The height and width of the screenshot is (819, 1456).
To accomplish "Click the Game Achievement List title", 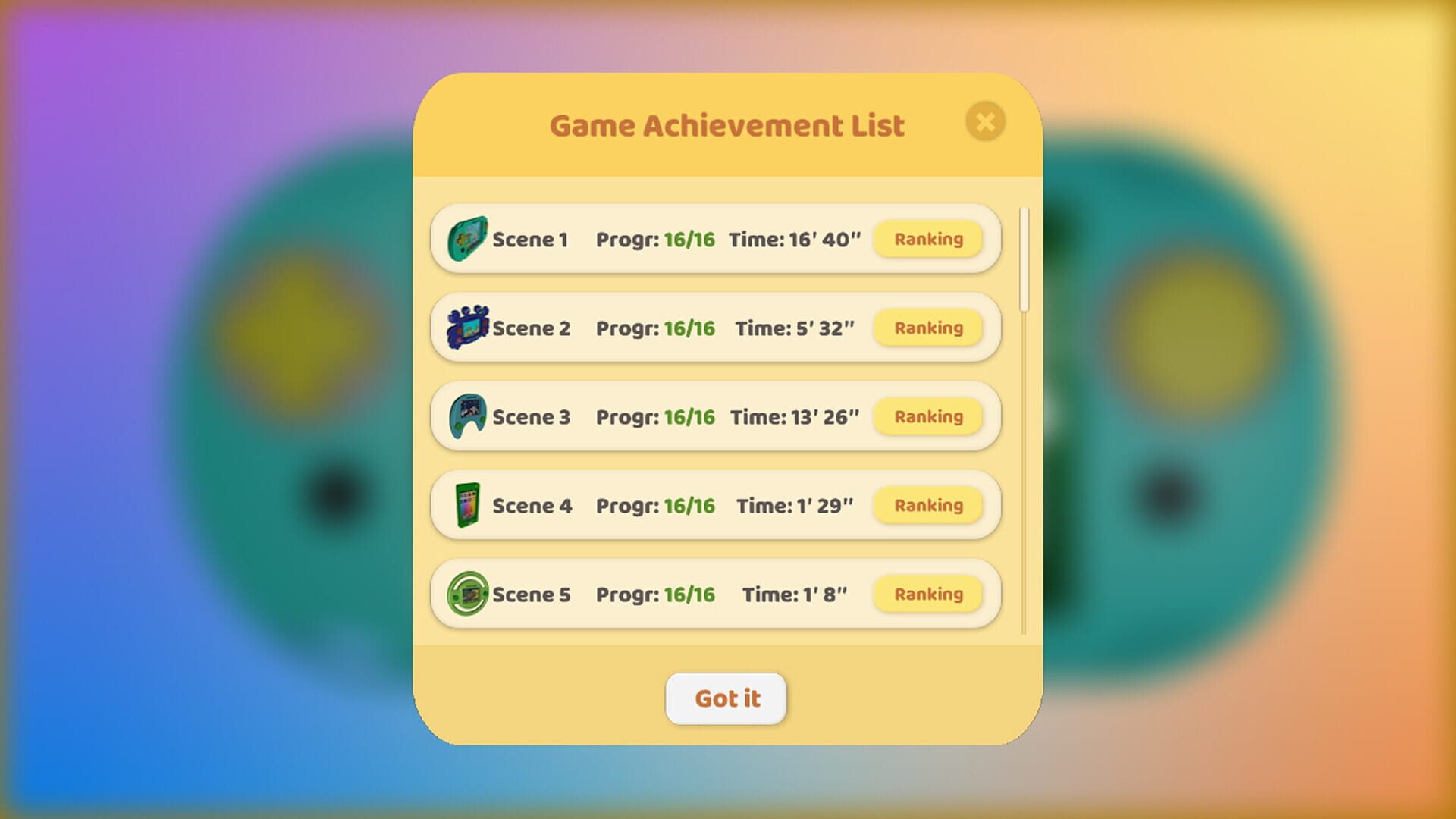I will (726, 124).
